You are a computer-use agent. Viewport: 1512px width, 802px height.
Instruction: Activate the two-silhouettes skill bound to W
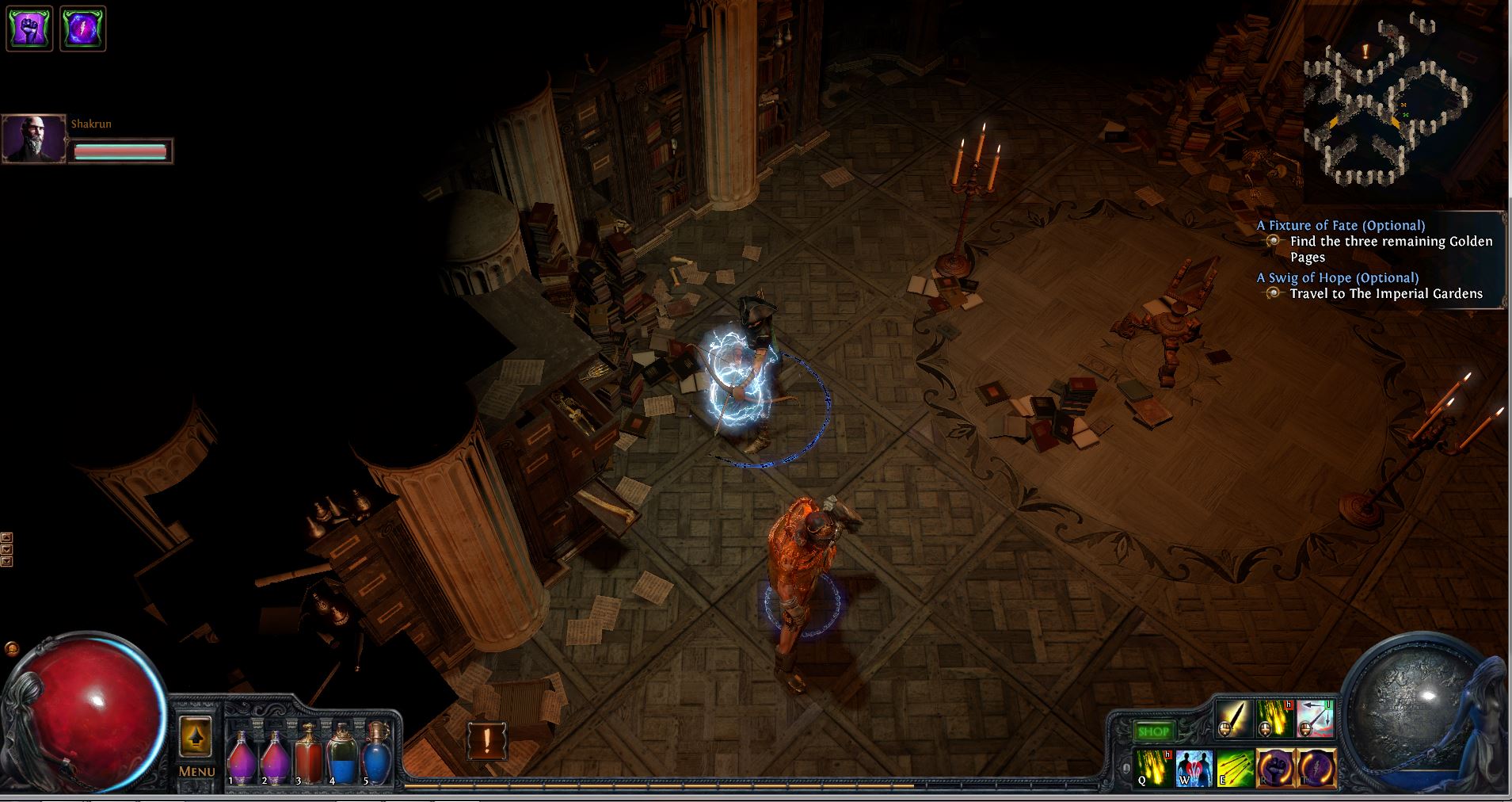[x=1194, y=768]
